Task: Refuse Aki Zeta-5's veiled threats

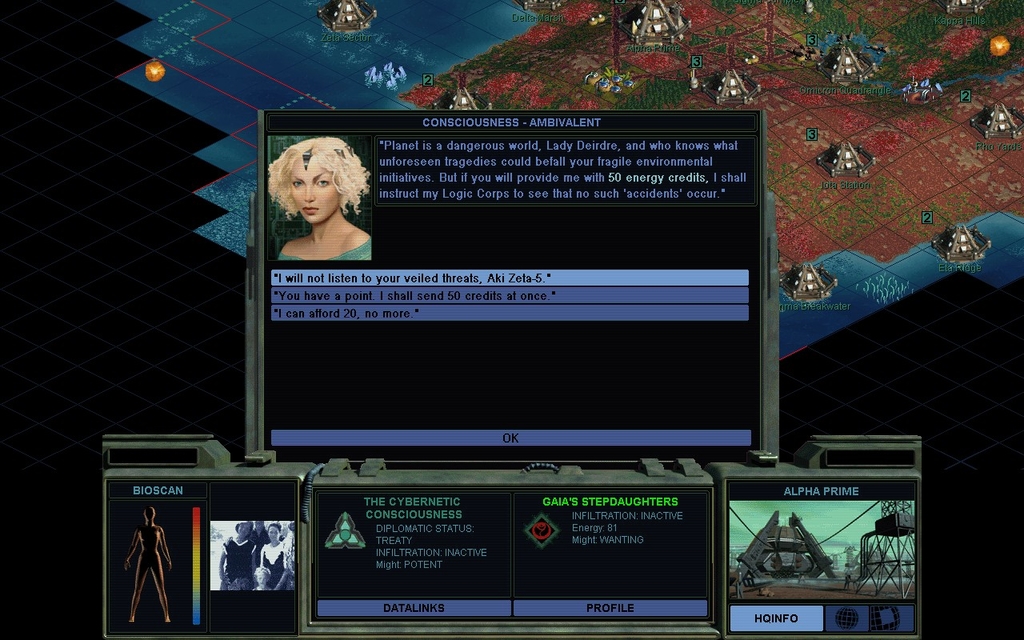Action: 509,277
